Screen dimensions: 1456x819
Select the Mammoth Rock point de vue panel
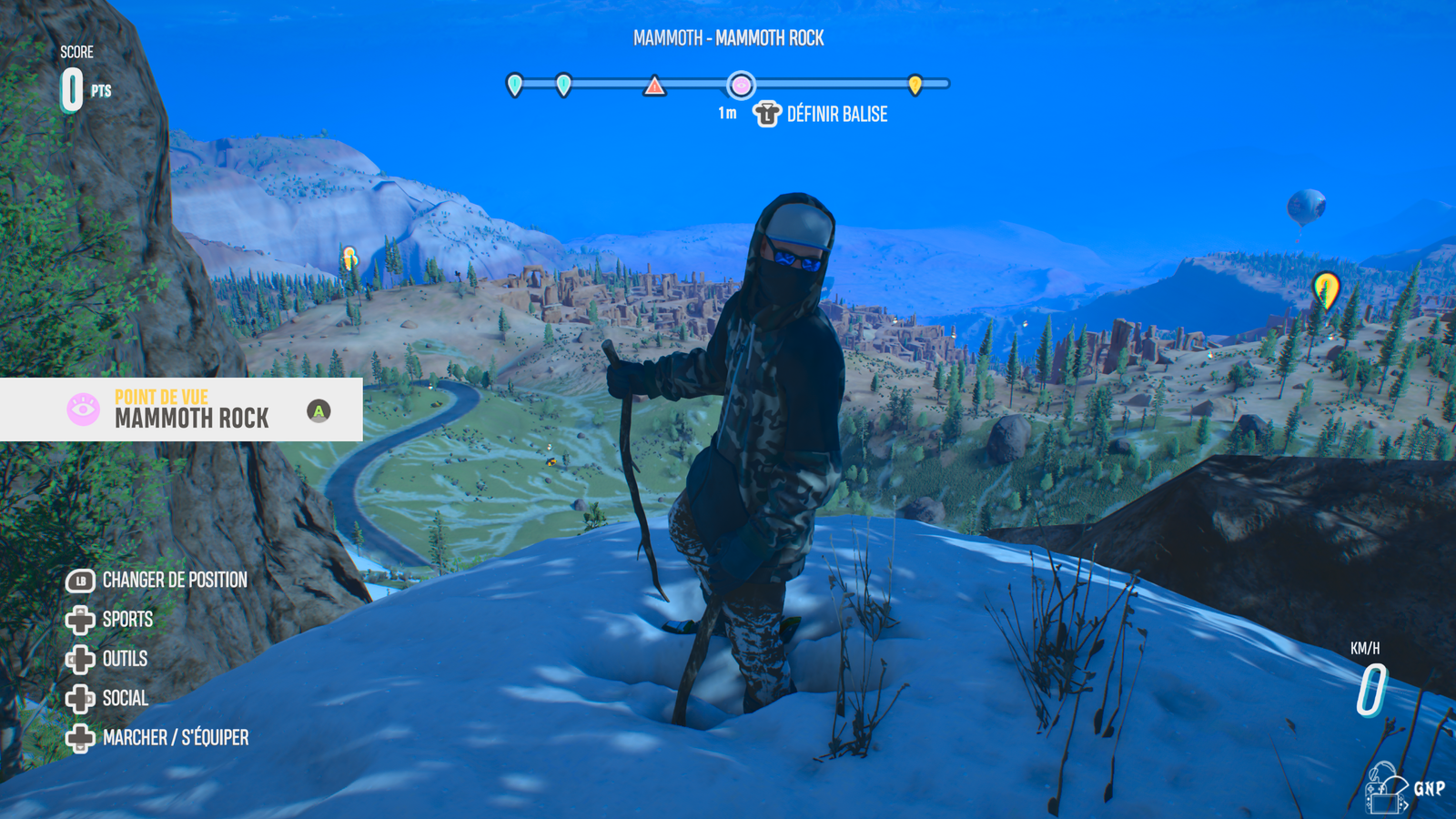point(181,409)
